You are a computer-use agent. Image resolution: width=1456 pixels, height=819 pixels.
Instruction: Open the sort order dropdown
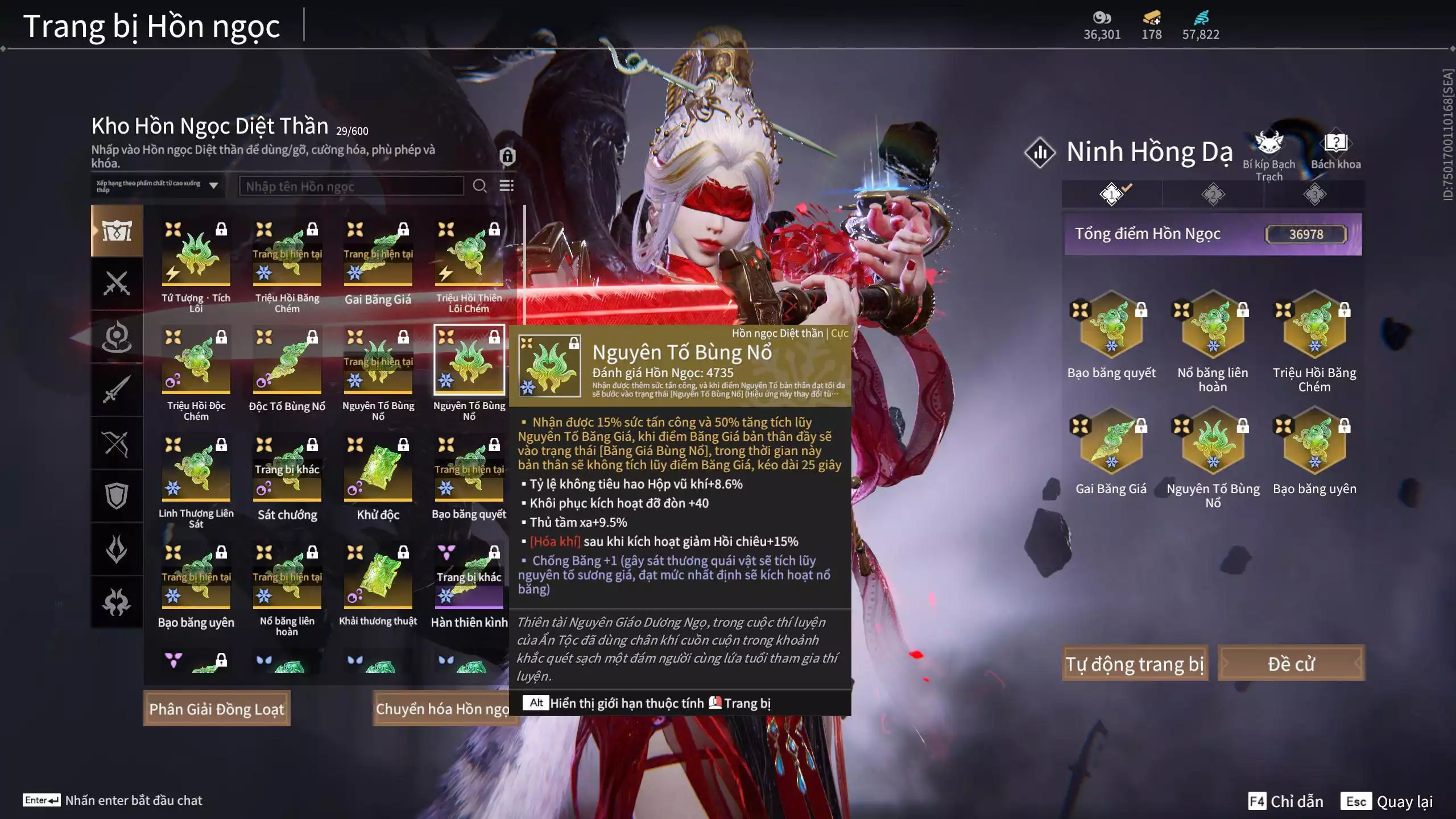click(x=158, y=186)
